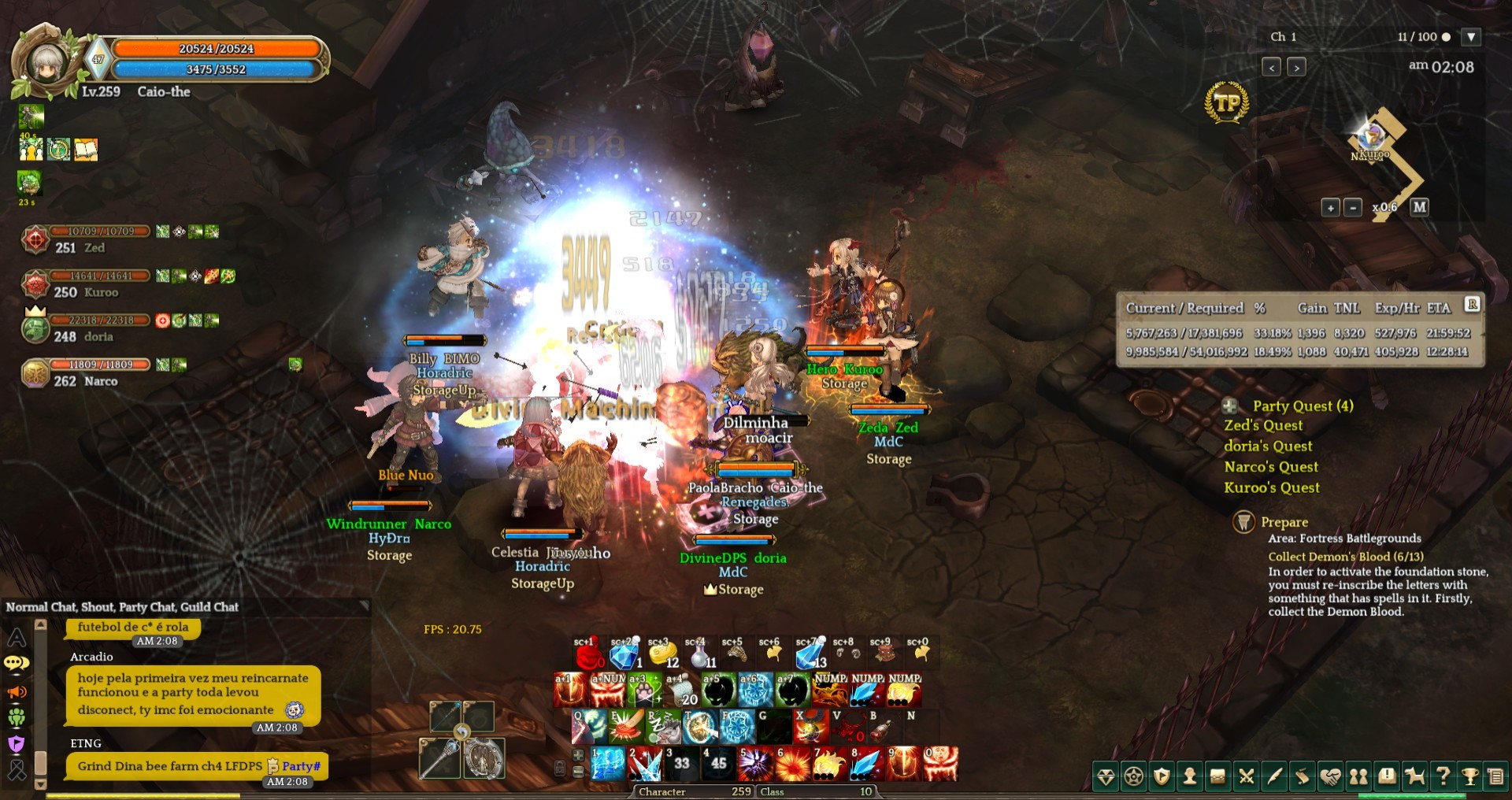Click the Grind Dina bee farm party link

point(169,765)
